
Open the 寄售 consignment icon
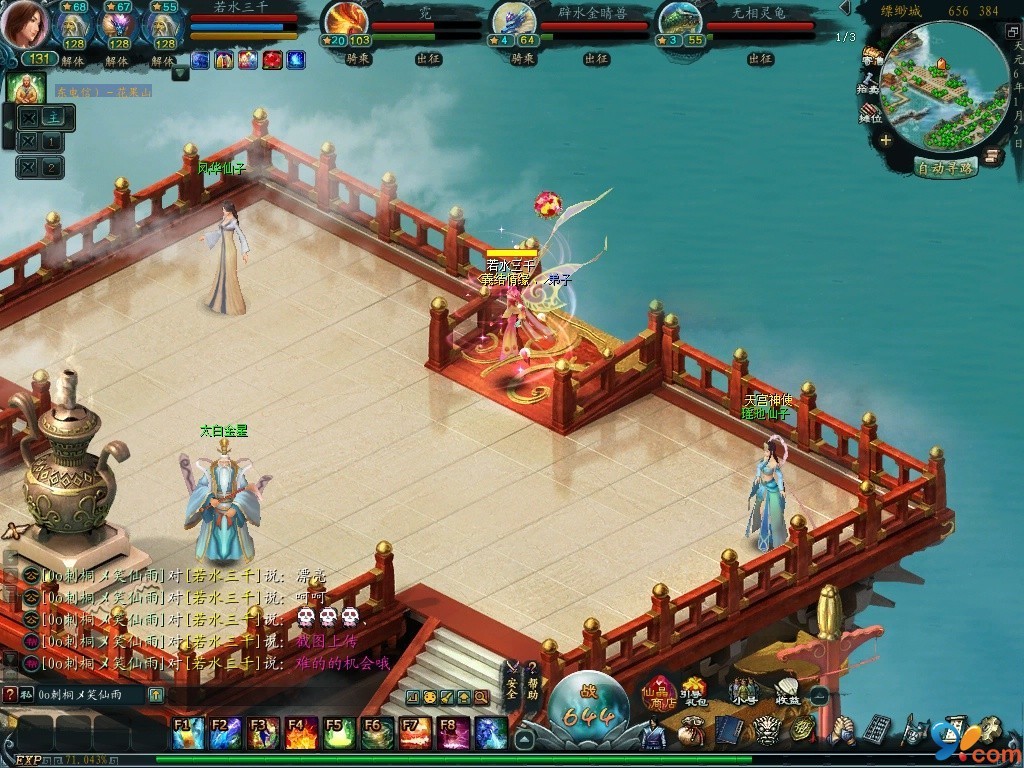pos(872,56)
